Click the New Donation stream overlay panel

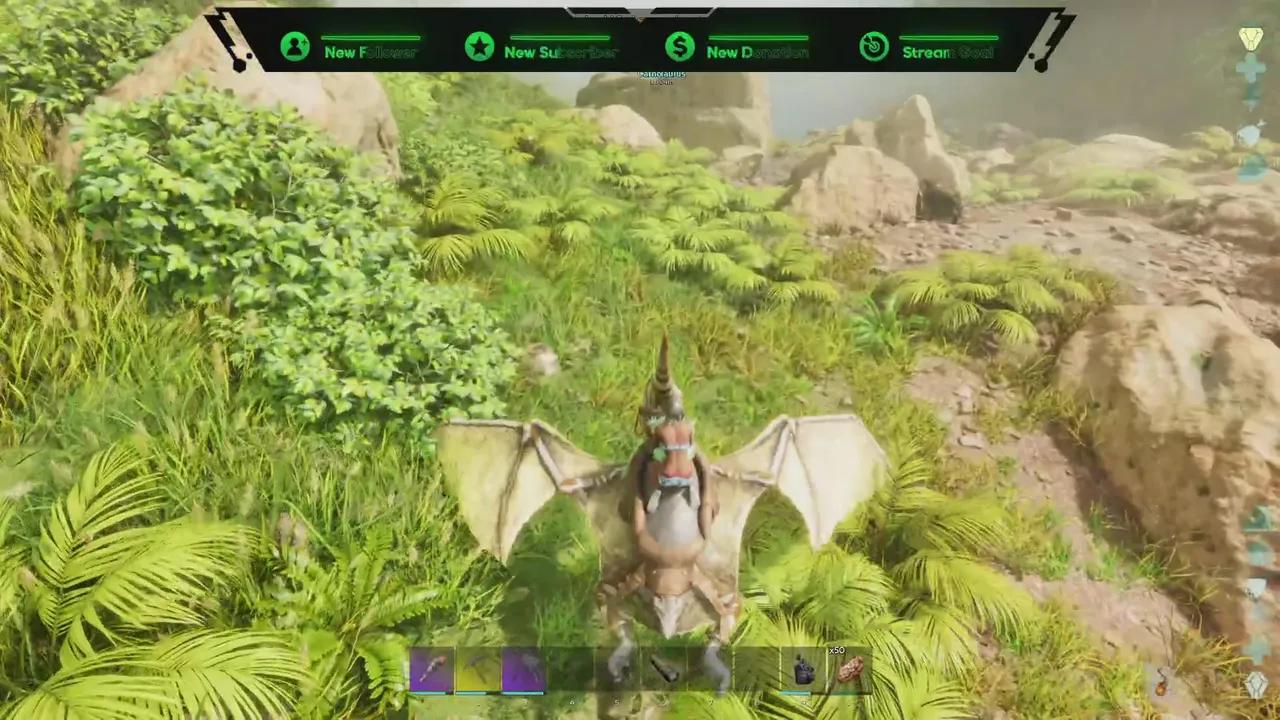(x=736, y=46)
